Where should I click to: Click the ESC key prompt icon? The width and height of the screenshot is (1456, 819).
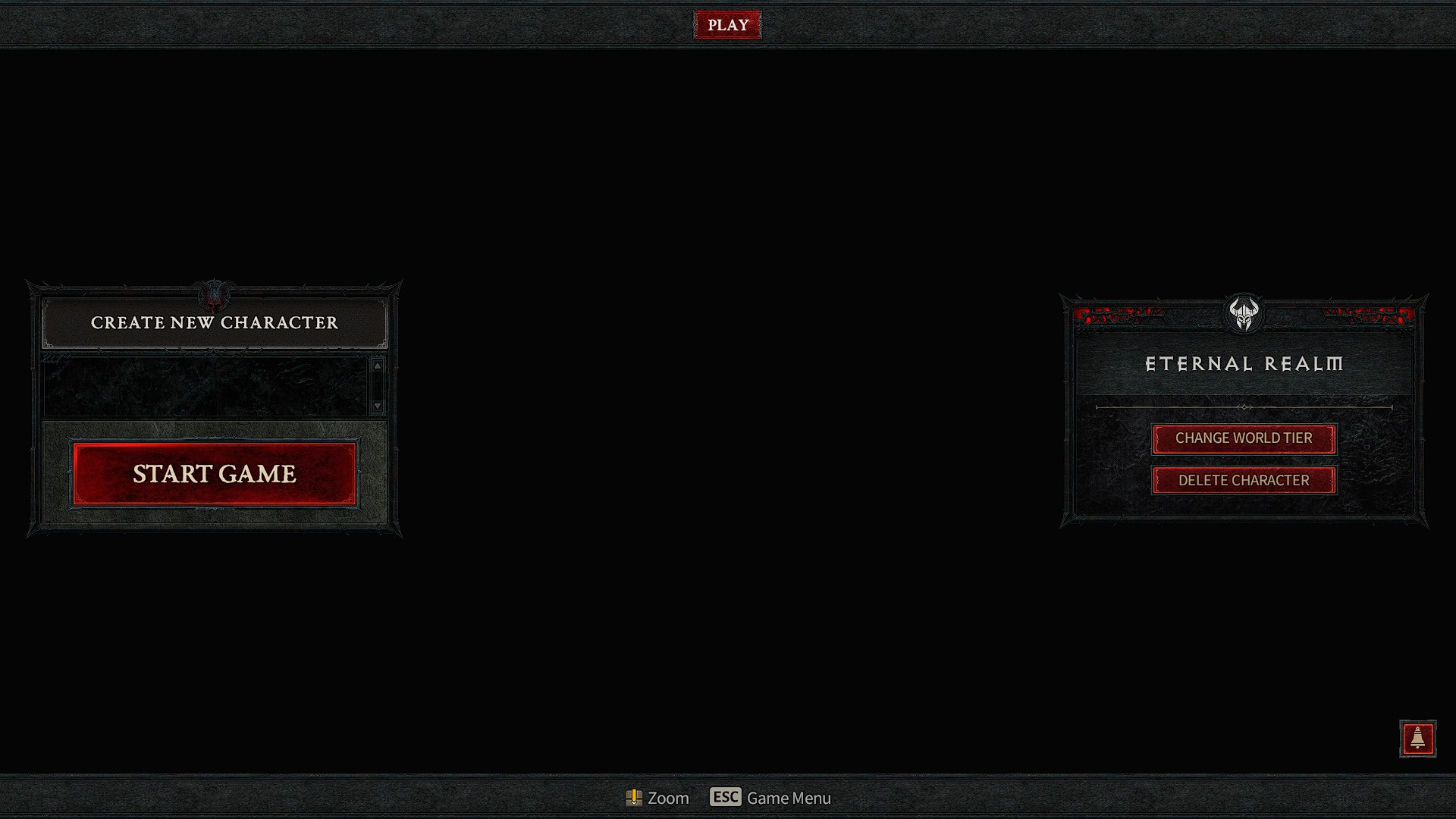[x=725, y=798]
